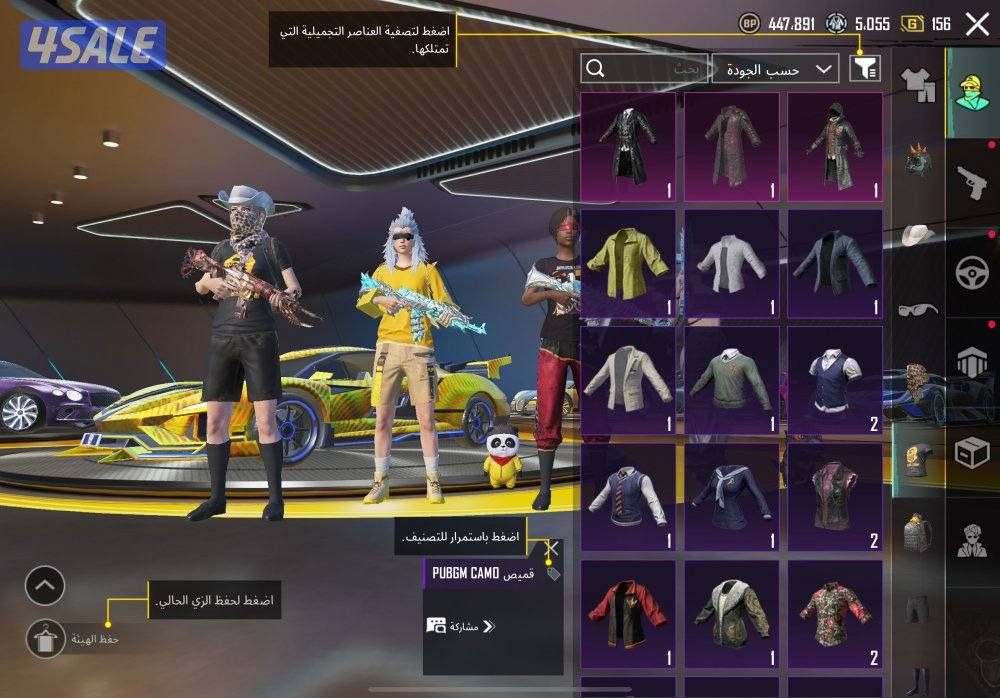Select the navy vest with white shirt
Image resolution: width=1000 pixels, height=698 pixels.
[835, 380]
